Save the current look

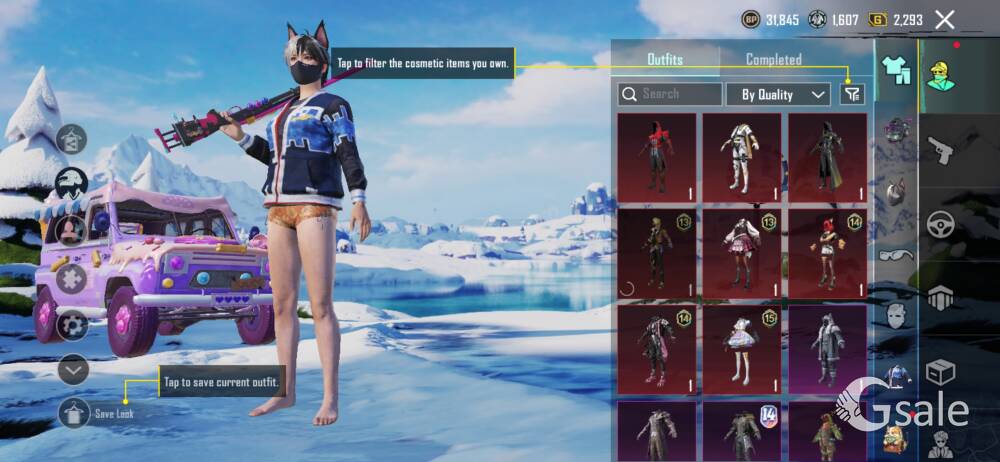coord(75,412)
